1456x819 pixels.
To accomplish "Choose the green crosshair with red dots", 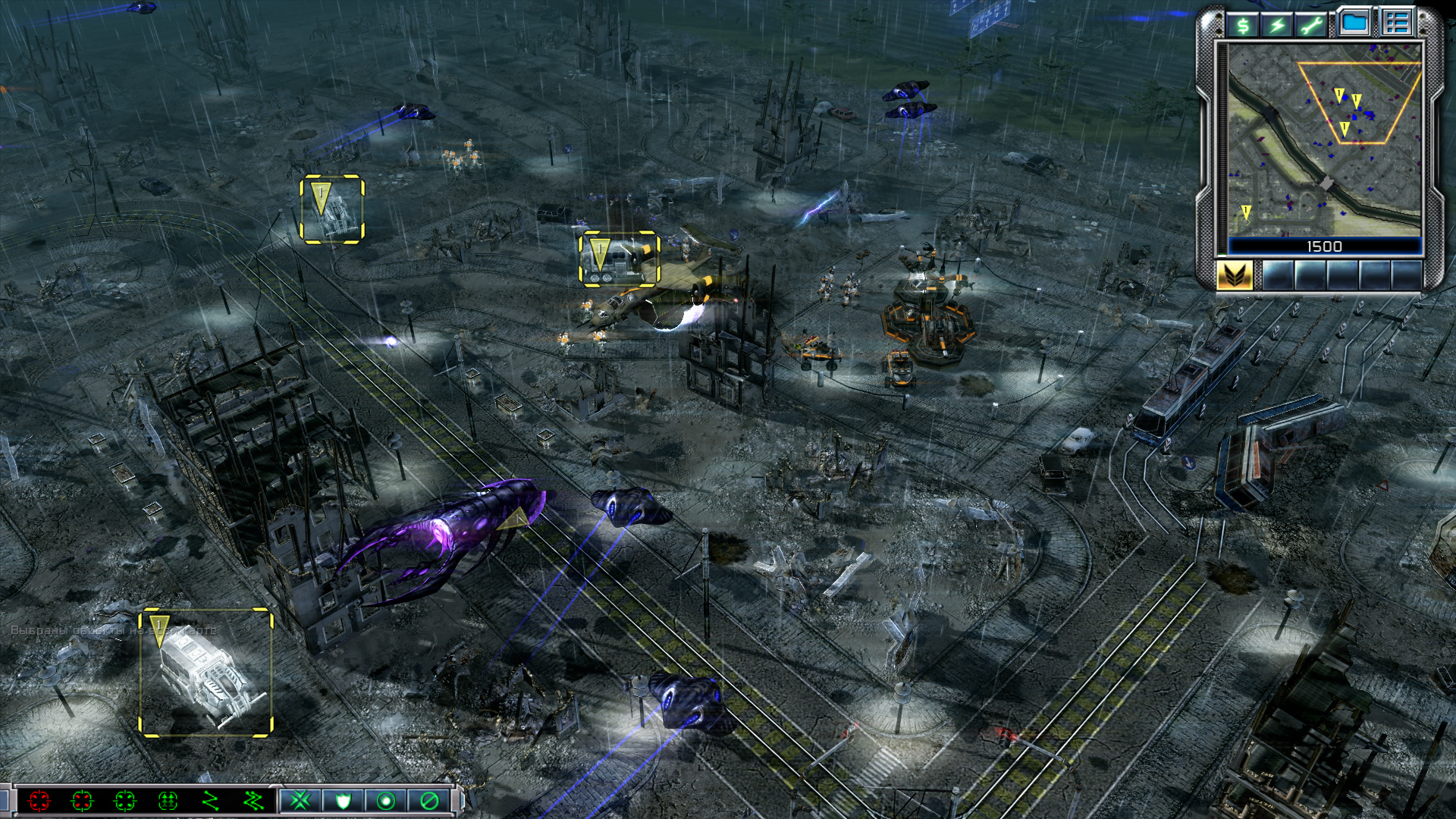I will click(x=82, y=801).
